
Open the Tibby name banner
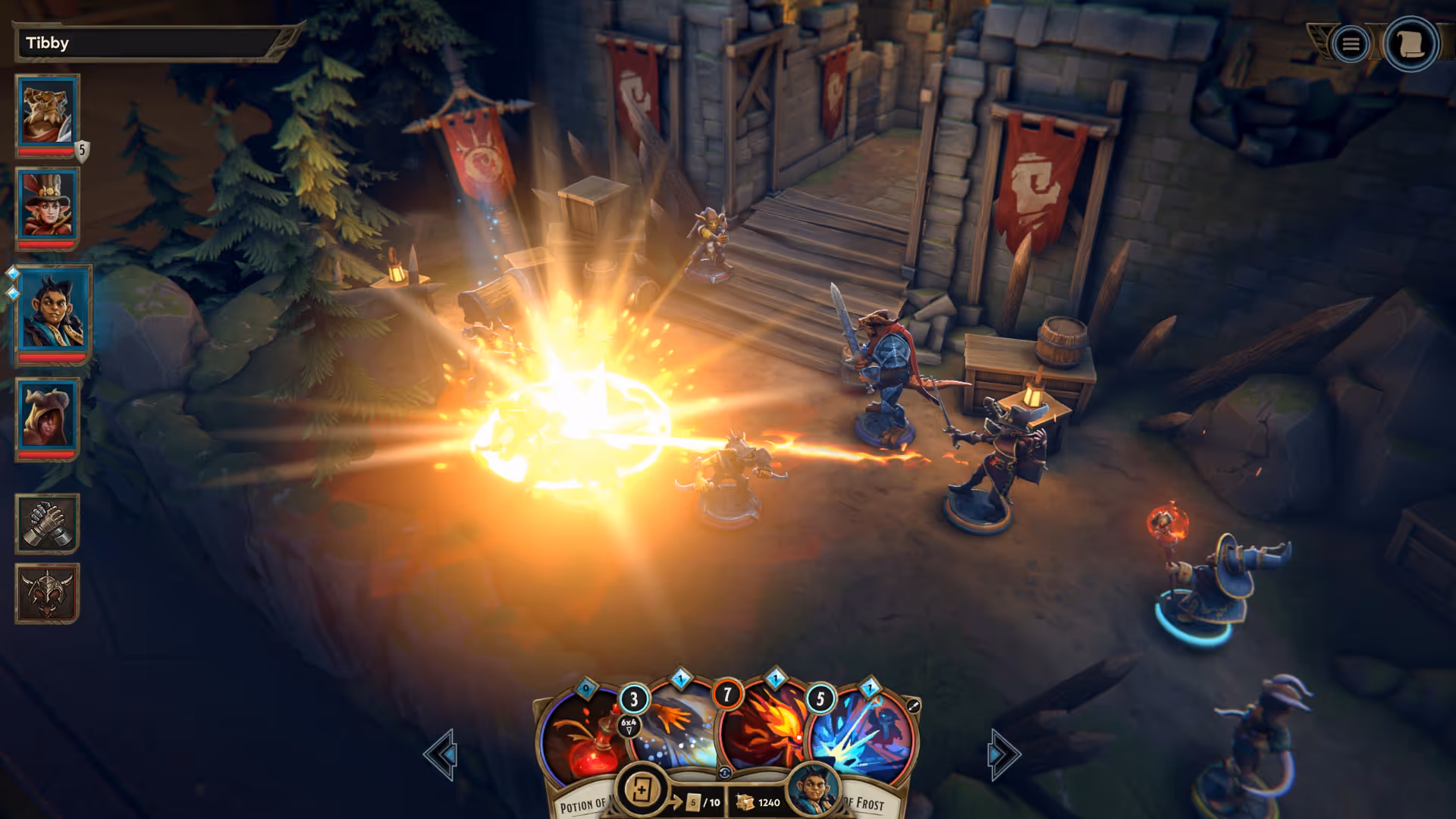click(x=148, y=43)
